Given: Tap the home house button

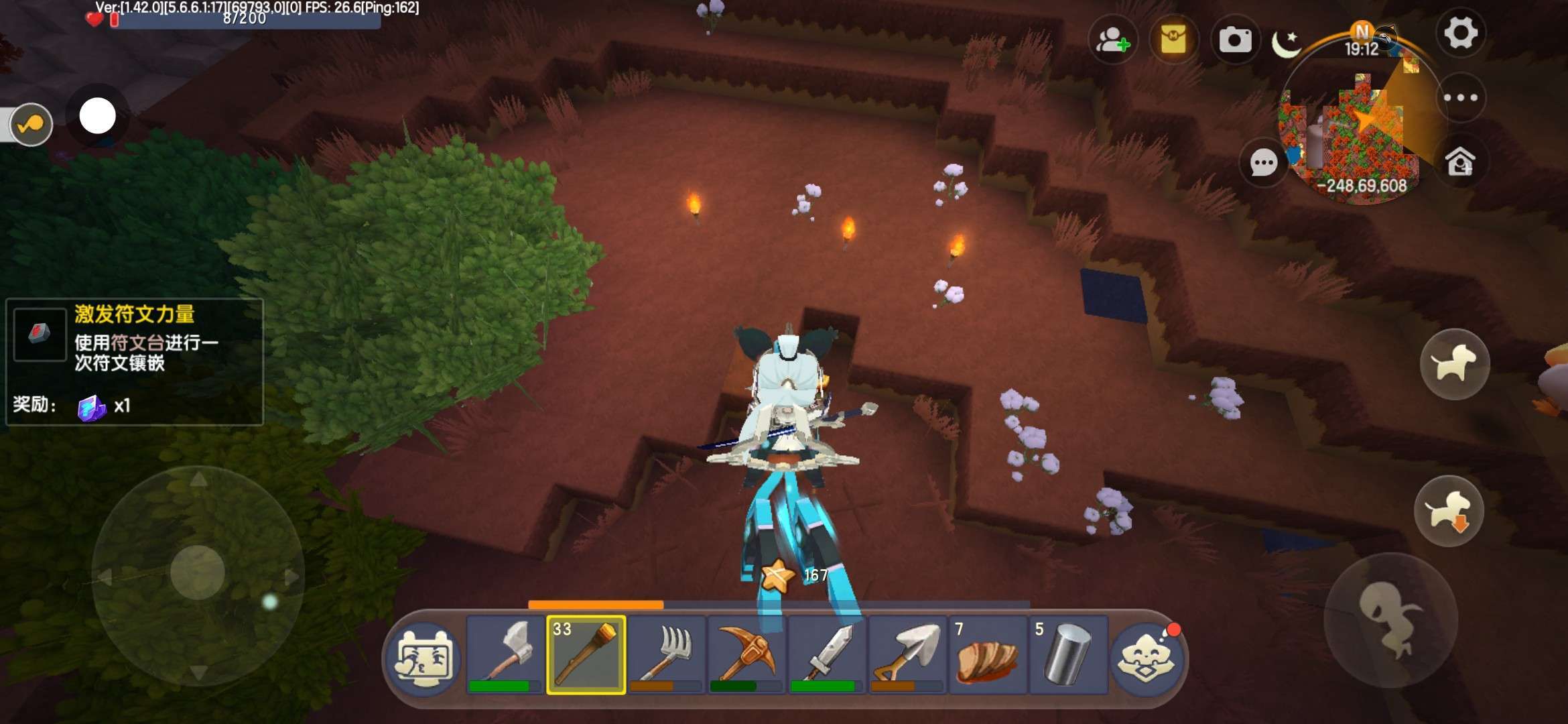Looking at the screenshot, I should click(1460, 162).
